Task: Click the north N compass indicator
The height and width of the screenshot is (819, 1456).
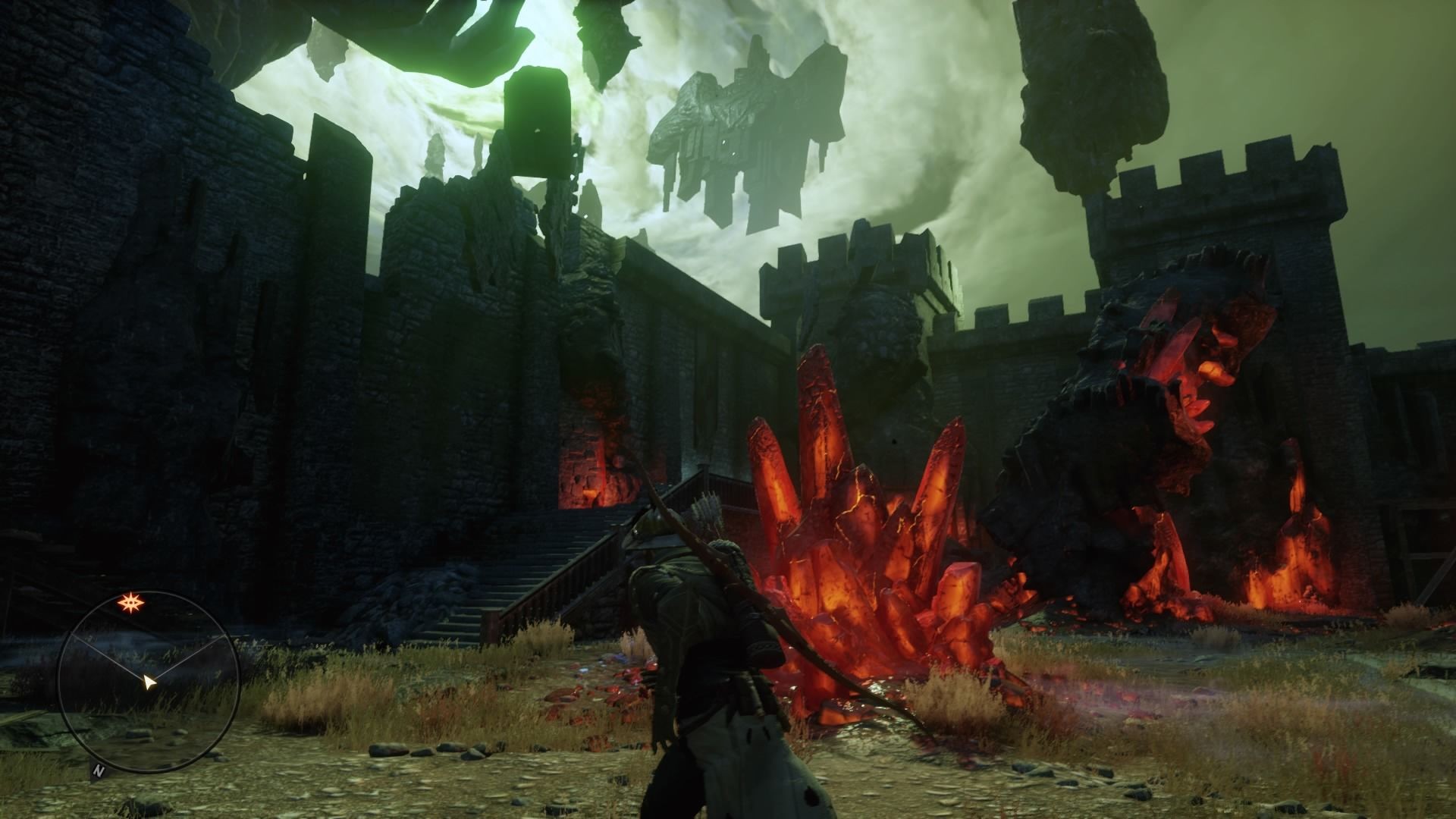Action: pos(98,772)
